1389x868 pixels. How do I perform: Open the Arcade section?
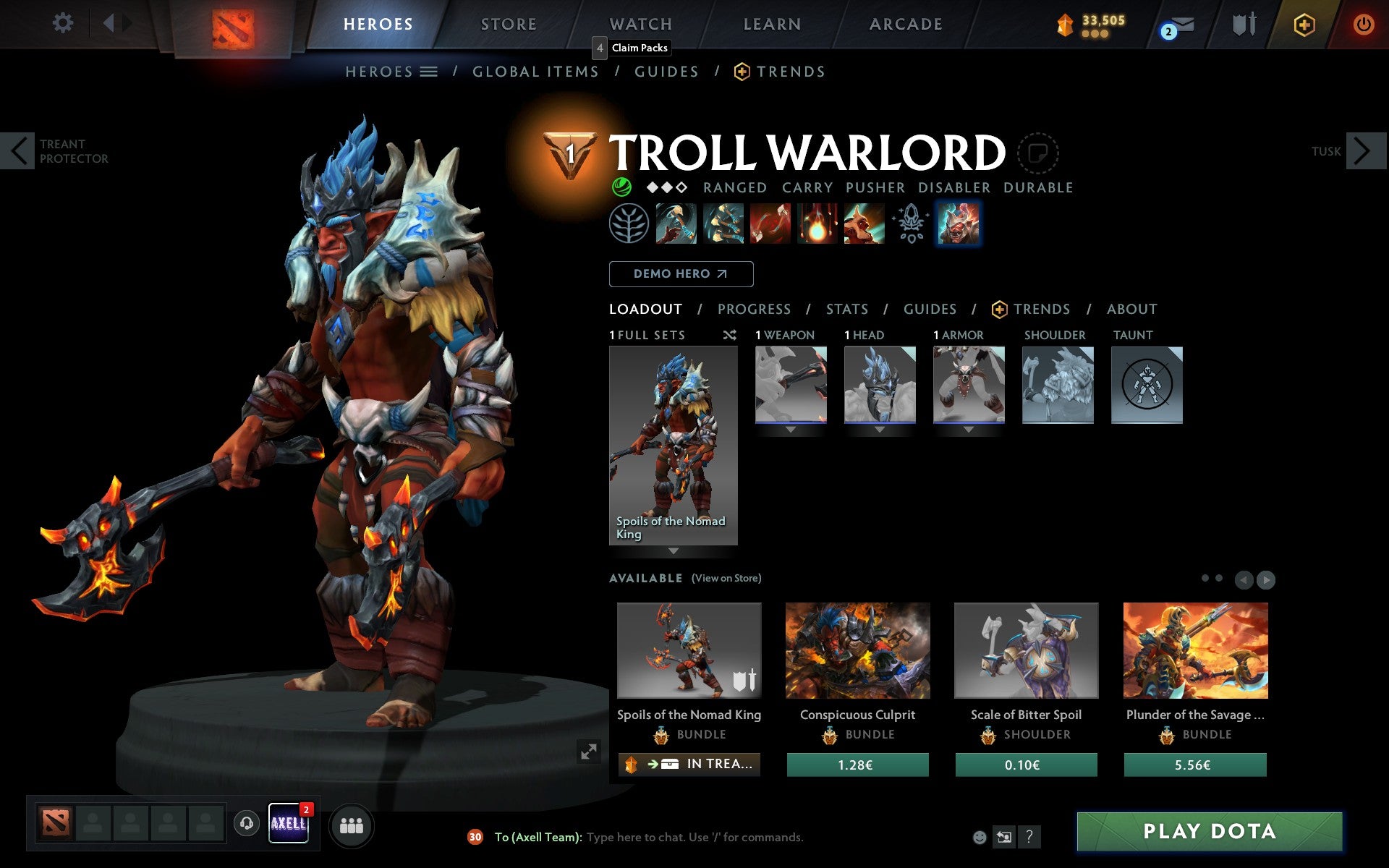(x=906, y=24)
